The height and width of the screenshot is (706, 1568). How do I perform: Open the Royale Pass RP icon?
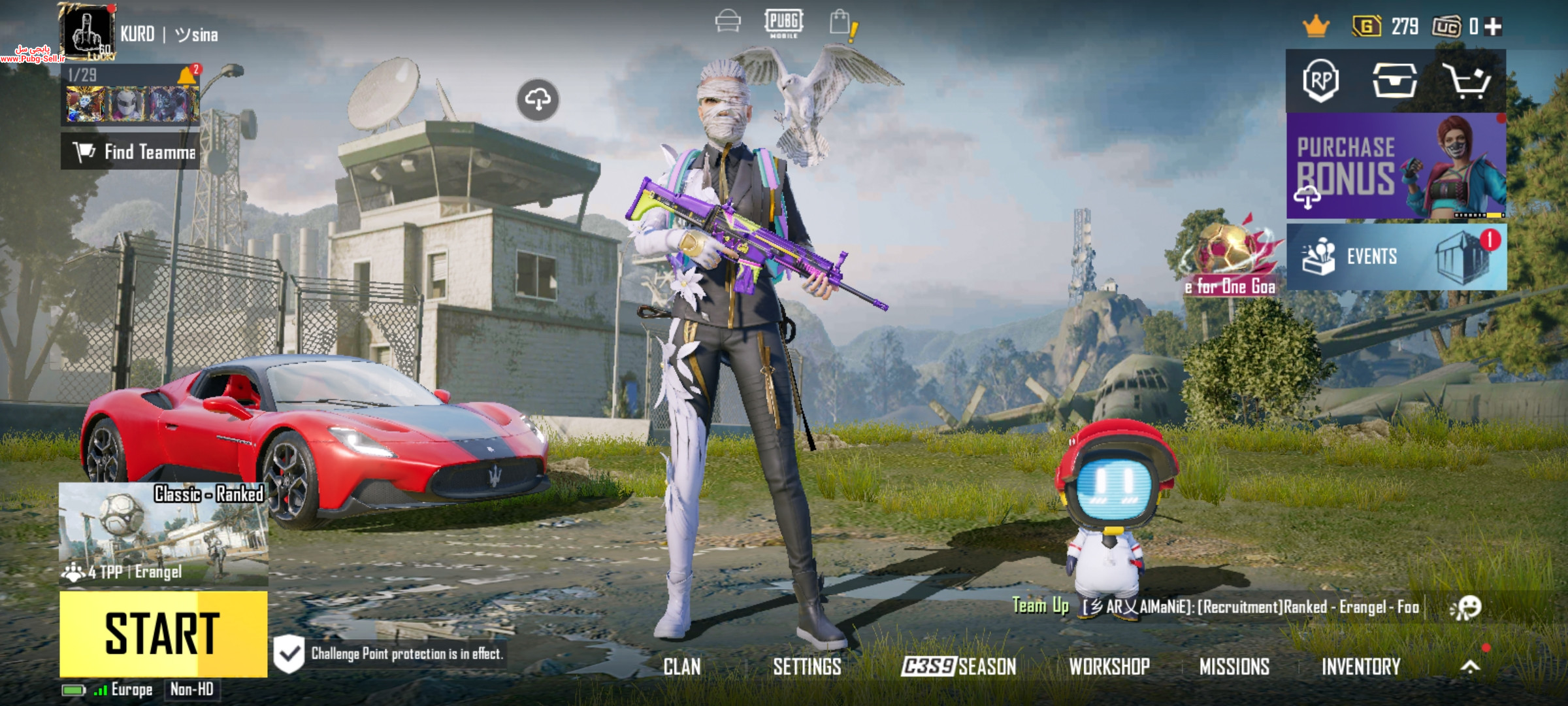(1321, 81)
